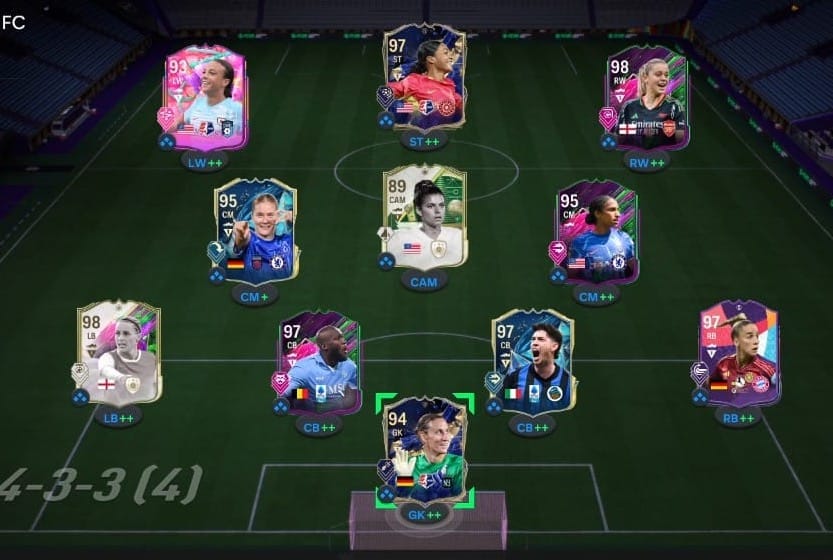Select the highlighted 94-rated goalkeeper card
This screenshot has width=833, height=560.
click(425, 449)
